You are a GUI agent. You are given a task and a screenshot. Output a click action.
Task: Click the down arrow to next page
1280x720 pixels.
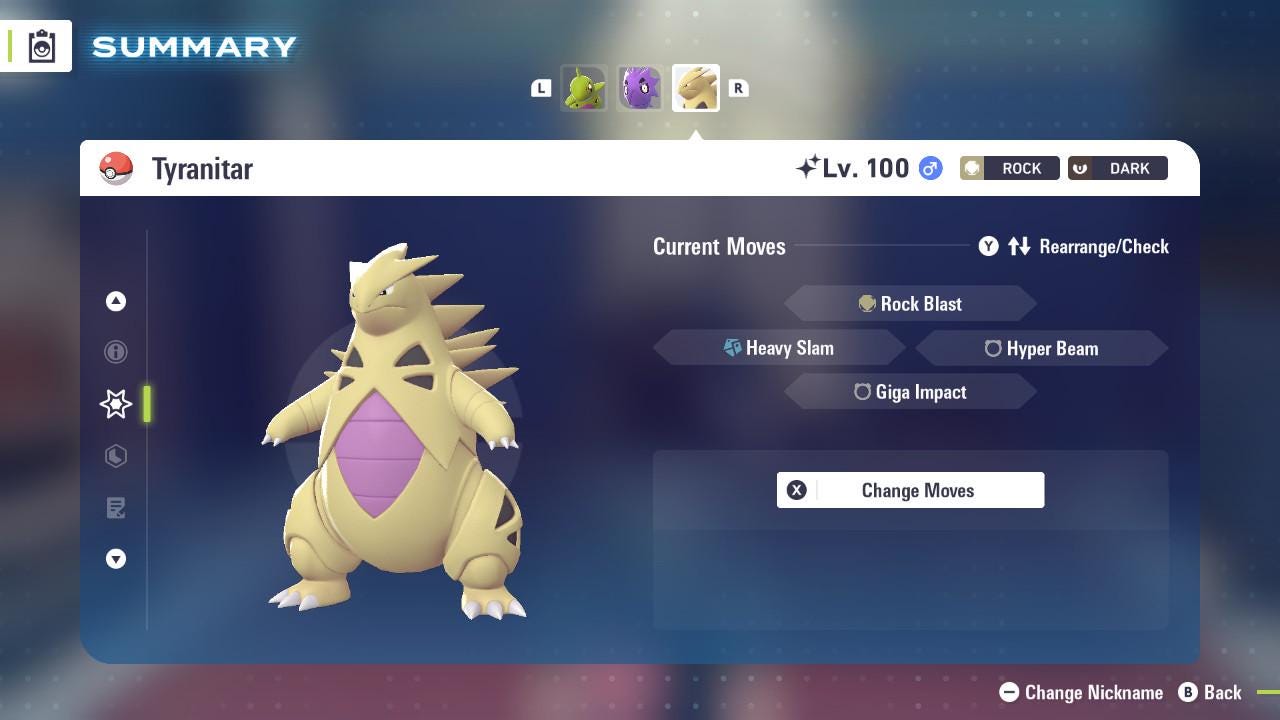click(116, 559)
